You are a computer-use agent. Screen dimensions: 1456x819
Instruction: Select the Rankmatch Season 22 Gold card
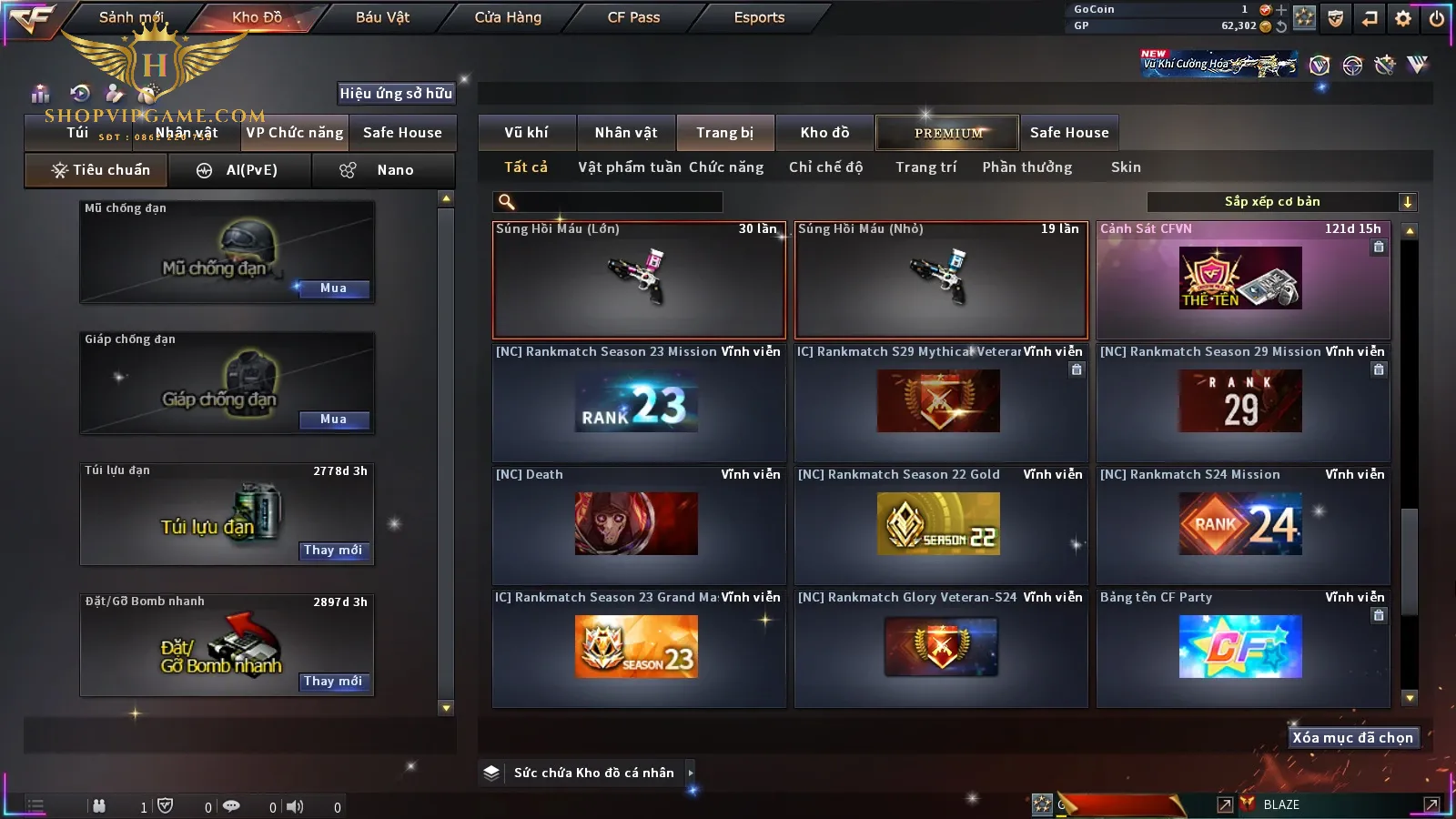941,525
